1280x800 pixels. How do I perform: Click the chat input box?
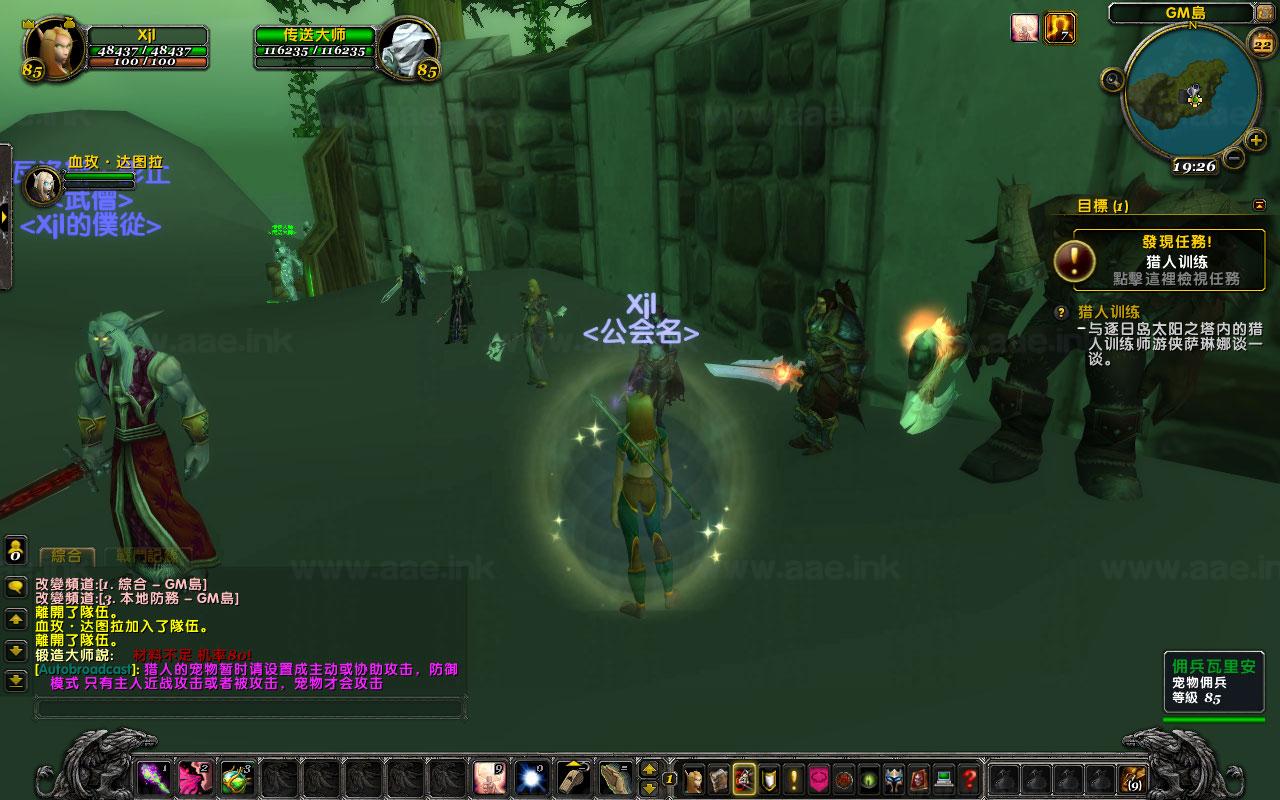click(250, 709)
